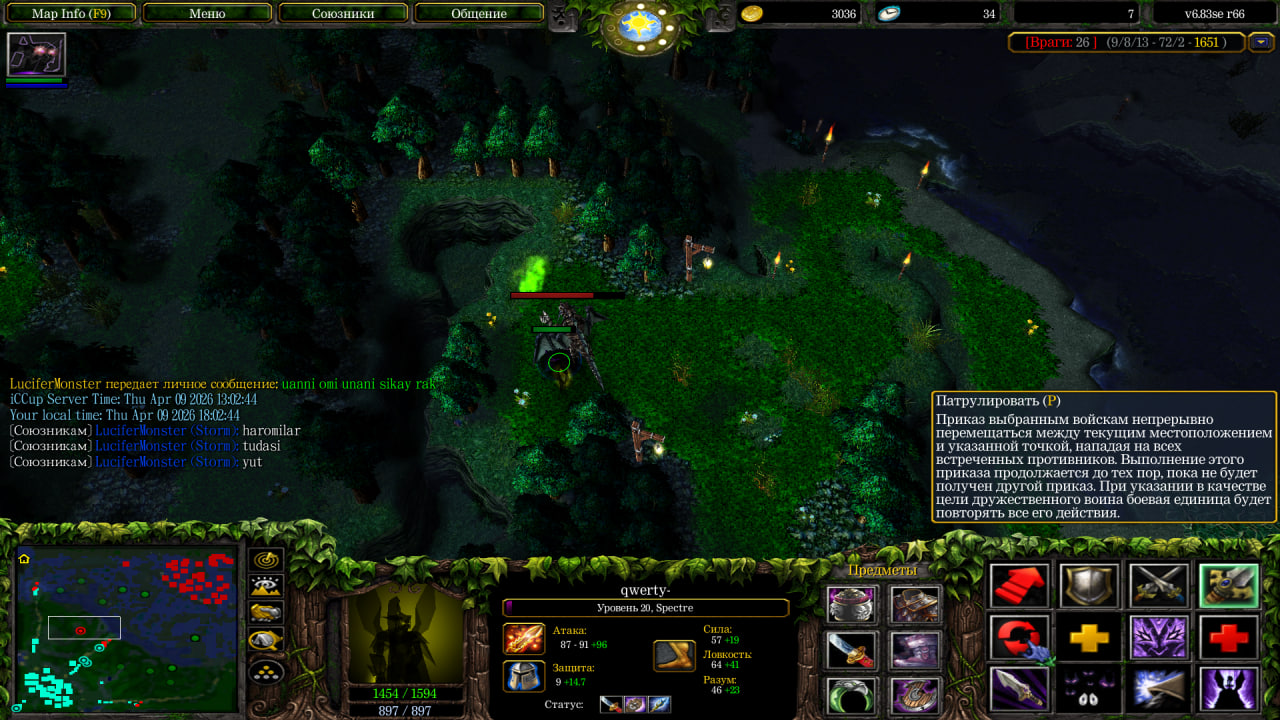Open the Меню button
Viewport: 1280px width, 720px height.
207,13
